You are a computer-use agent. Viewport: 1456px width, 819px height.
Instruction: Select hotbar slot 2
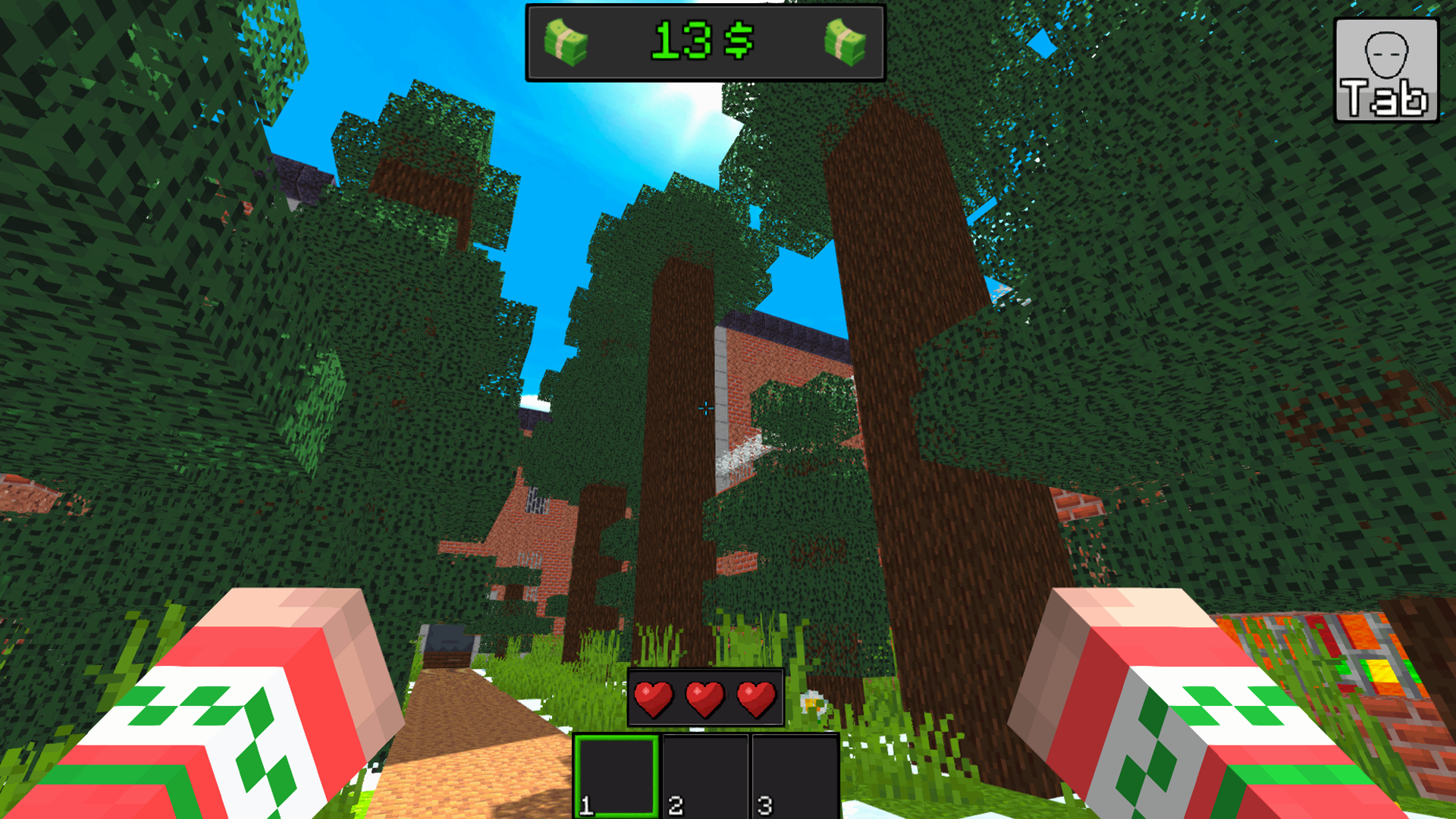click(x=704, y=773)
